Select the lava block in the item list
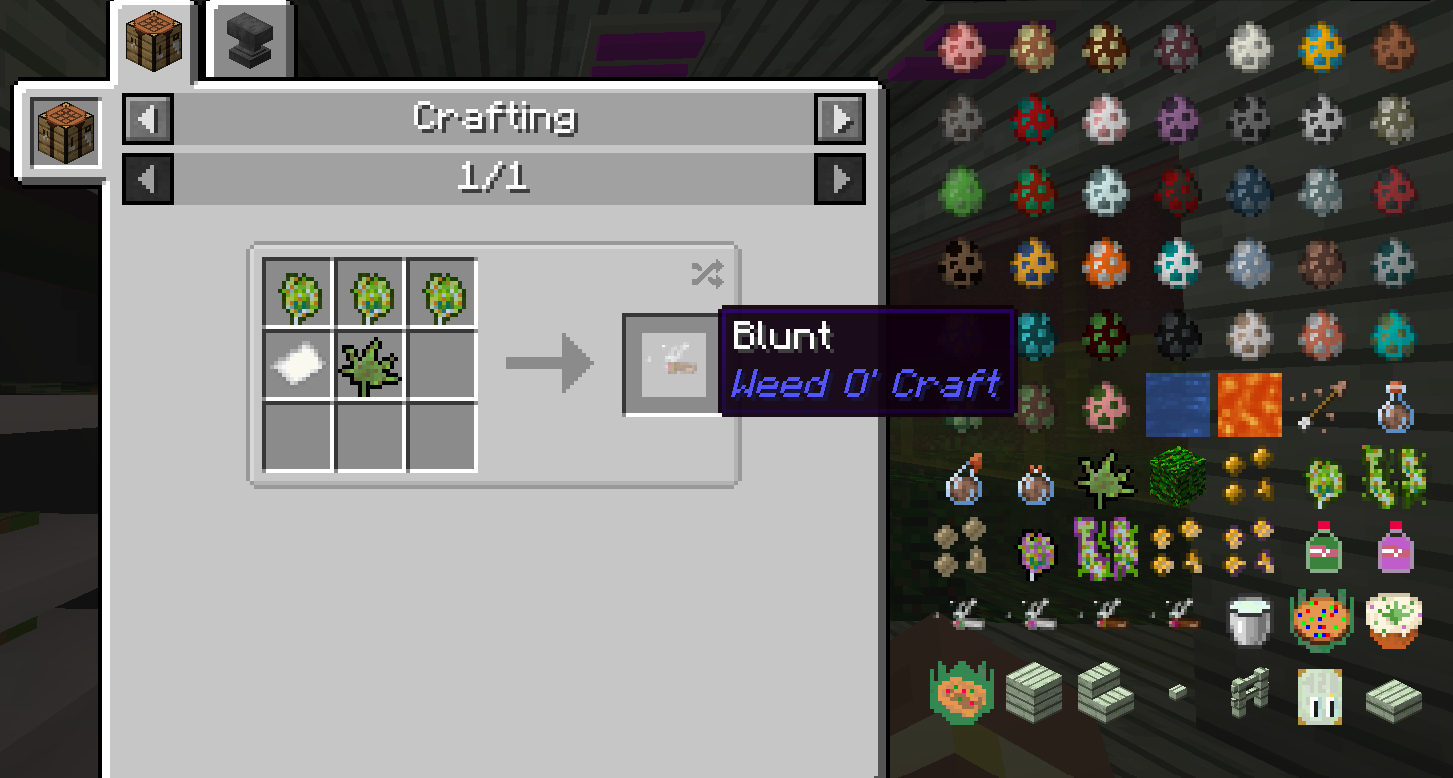The width and height of the screenshot is (1453, 778). [1249, 405]
